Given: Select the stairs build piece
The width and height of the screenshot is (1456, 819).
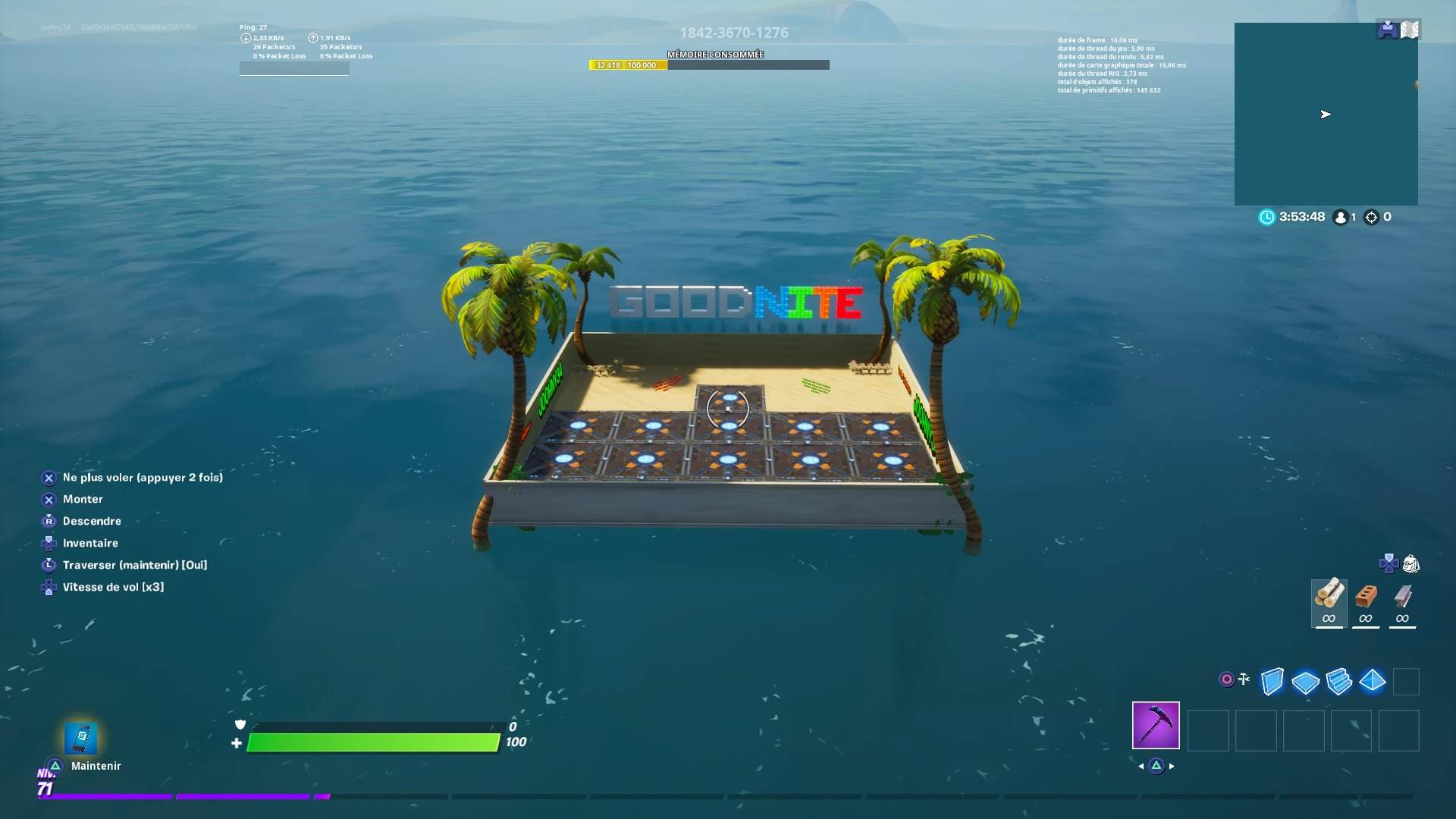Looking at the screenshot, I should click(x=1340, y=682).
